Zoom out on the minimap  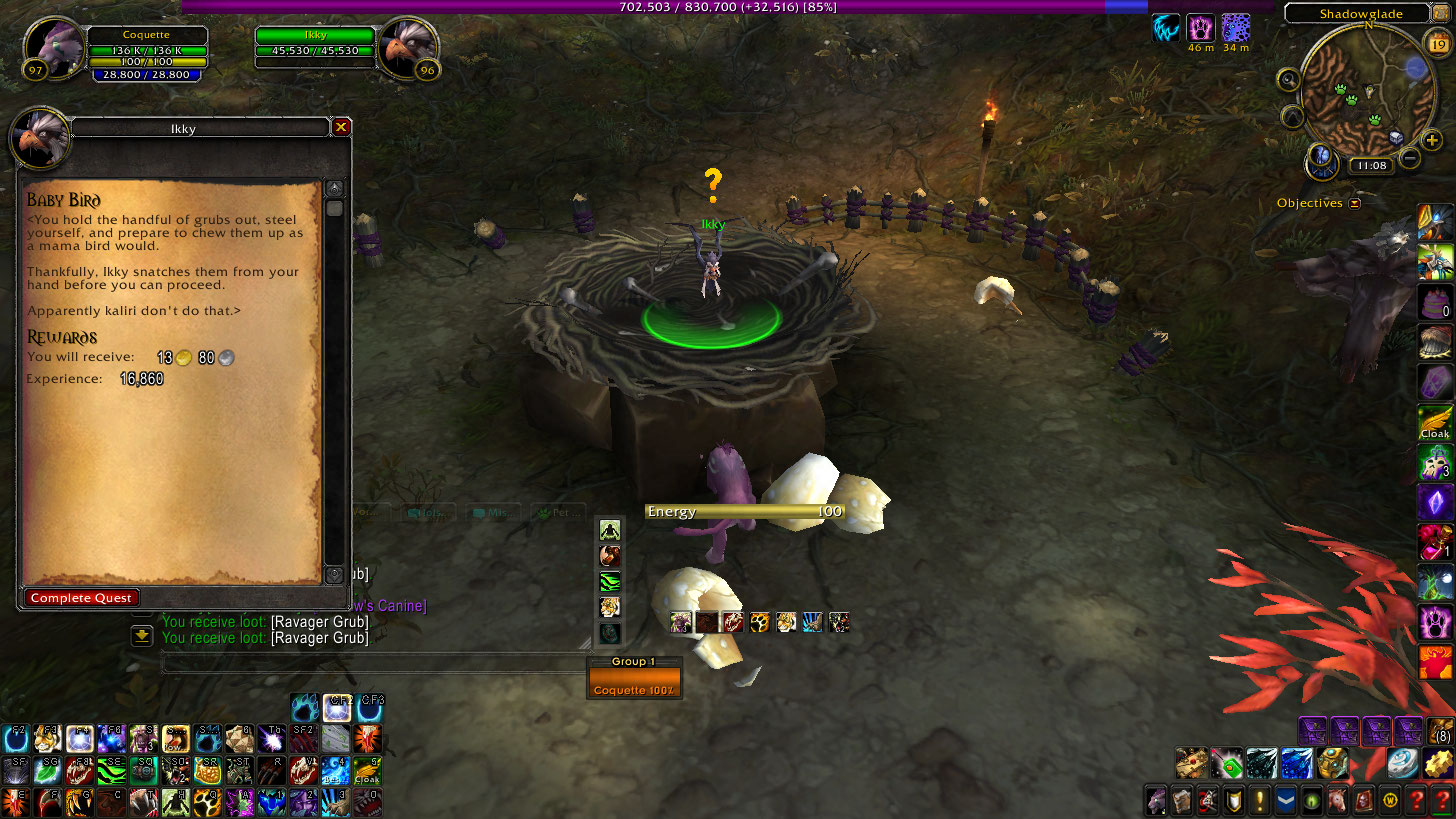click(x=1409, y=157)
